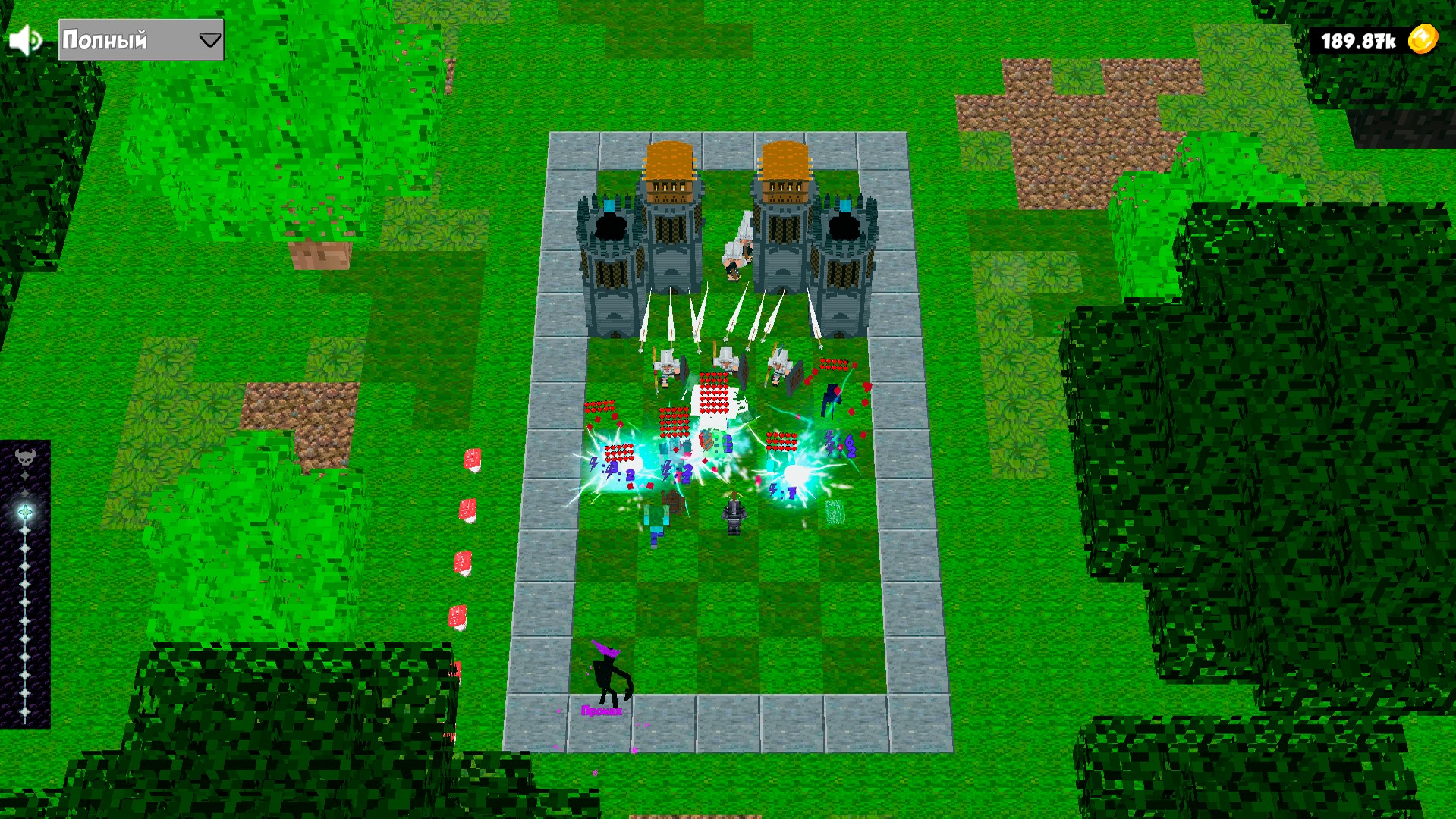Click the gold coin icon beside 189.87k
This screenshot has width=1456, height=819.
point(1423,37)
